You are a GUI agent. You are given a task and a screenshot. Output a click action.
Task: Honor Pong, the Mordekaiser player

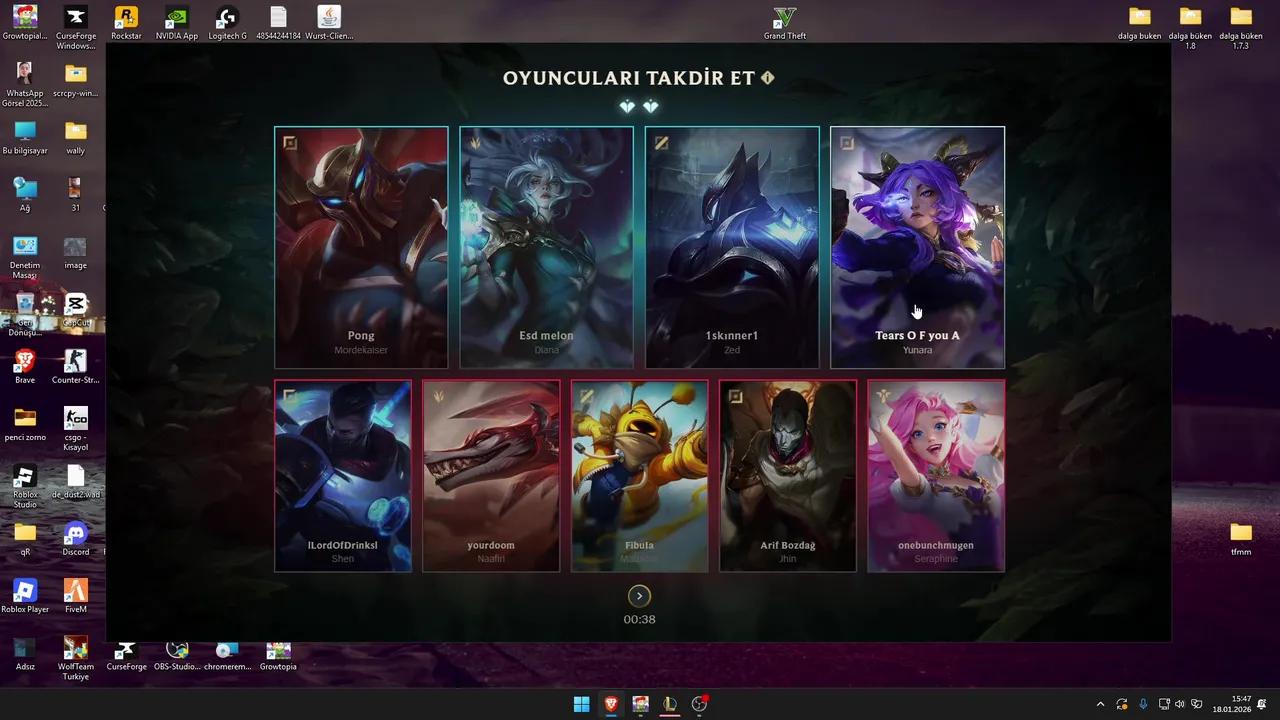tap(361, 247)
